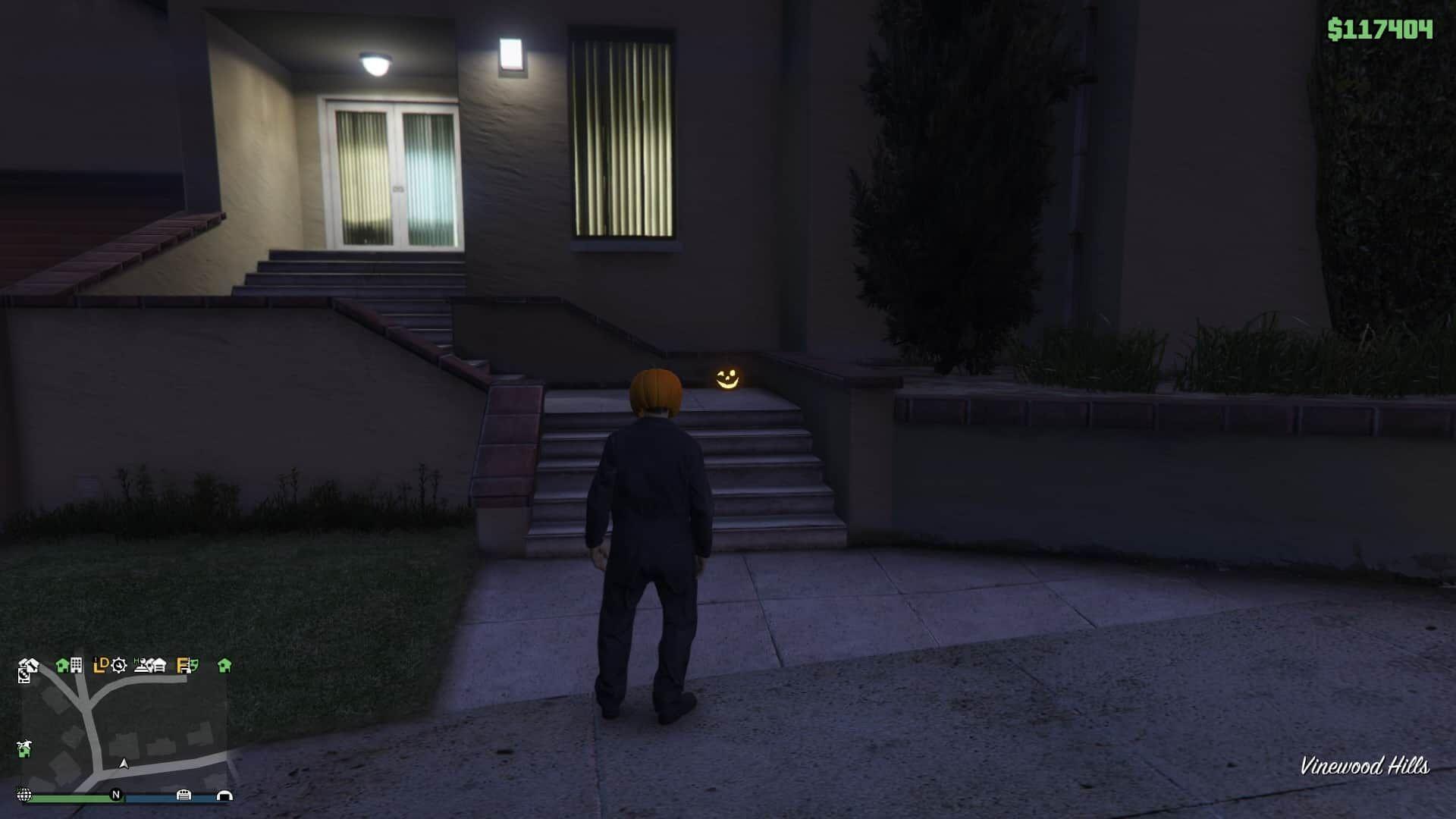Click the white player arrow on the minimap
The image size is (1456, 819).
124,764
